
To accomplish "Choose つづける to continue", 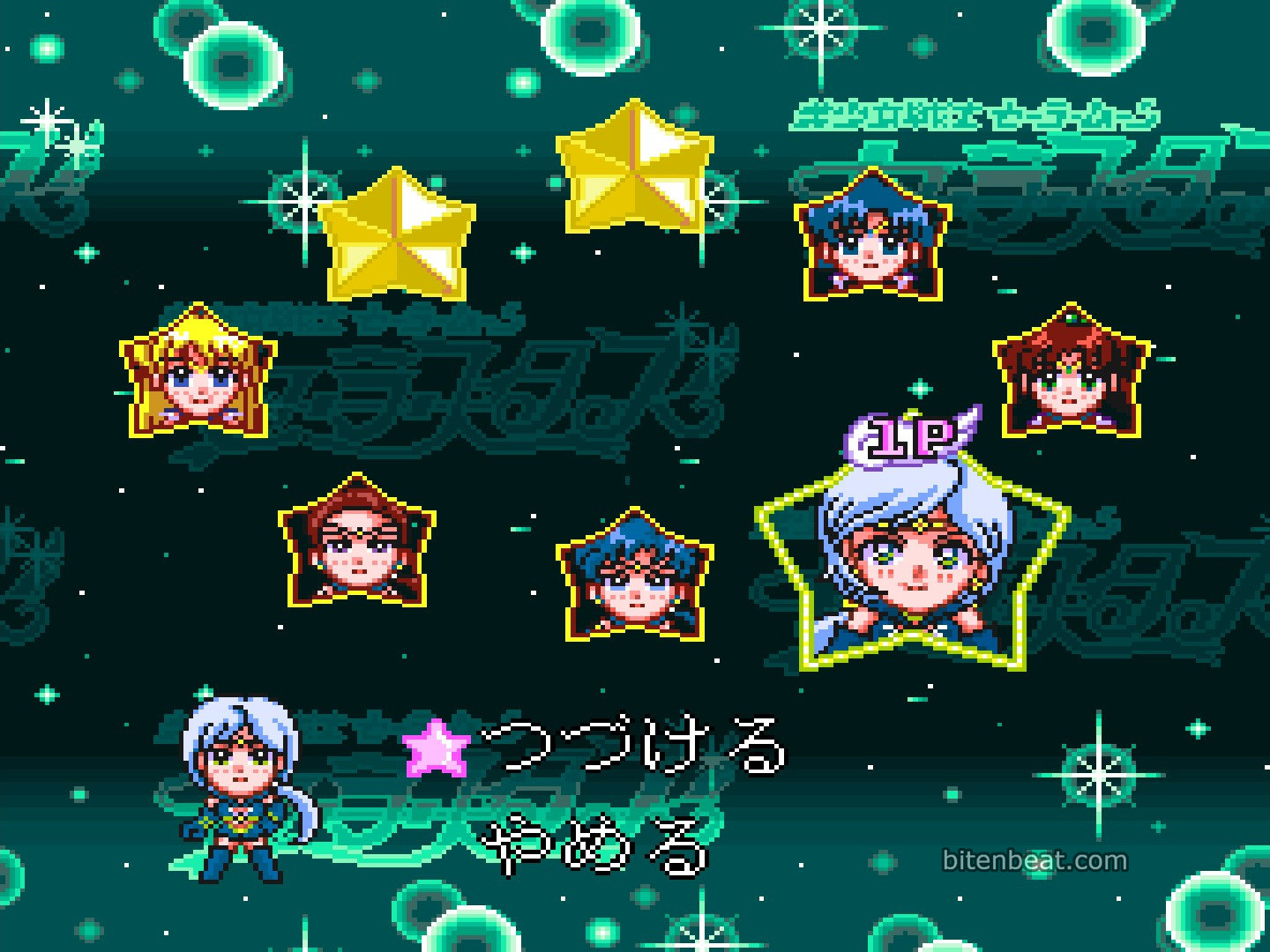I will pos(633,747).
